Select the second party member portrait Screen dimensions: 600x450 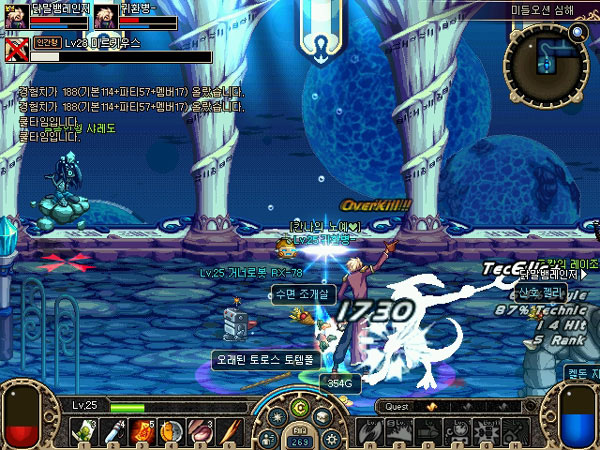tap(106, 15)
